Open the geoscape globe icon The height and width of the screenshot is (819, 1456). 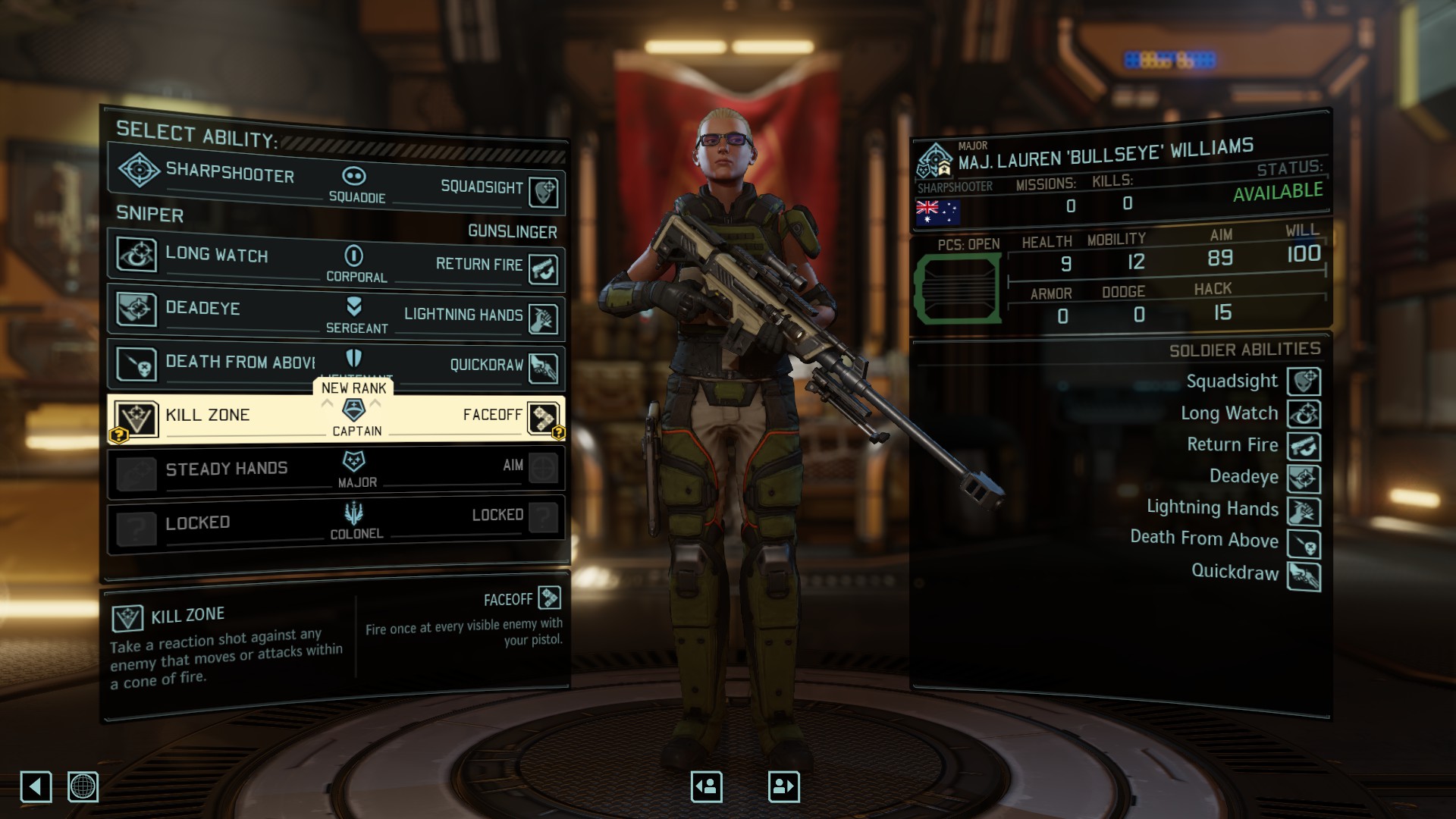(83, 787)
